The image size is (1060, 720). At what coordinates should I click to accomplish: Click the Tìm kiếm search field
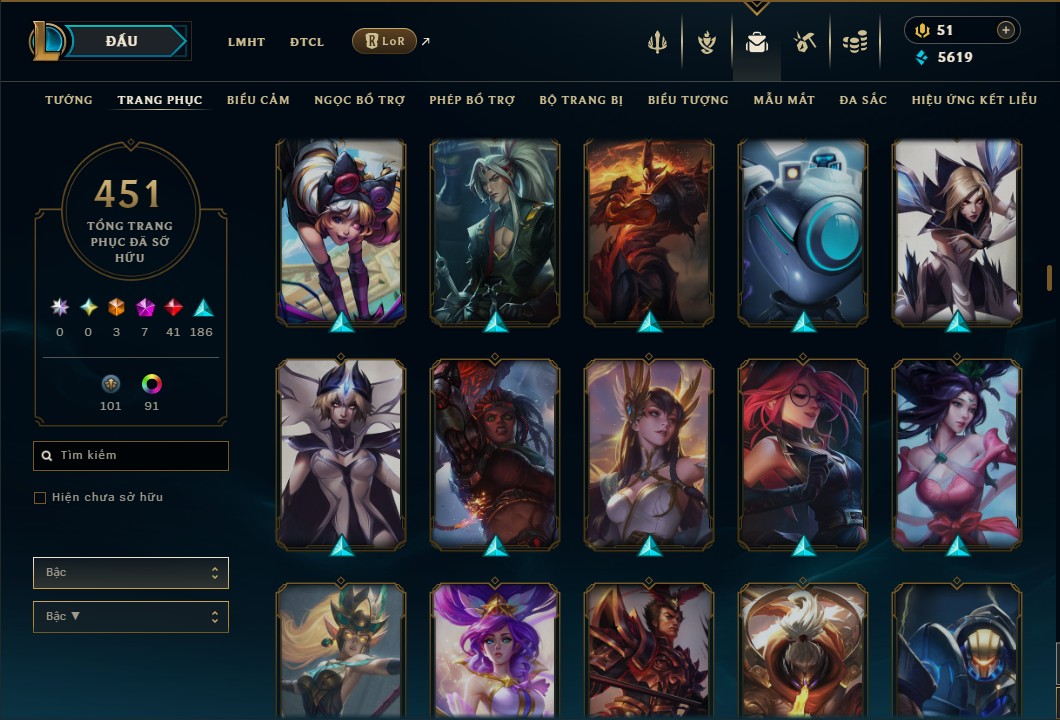click(131, 456)
